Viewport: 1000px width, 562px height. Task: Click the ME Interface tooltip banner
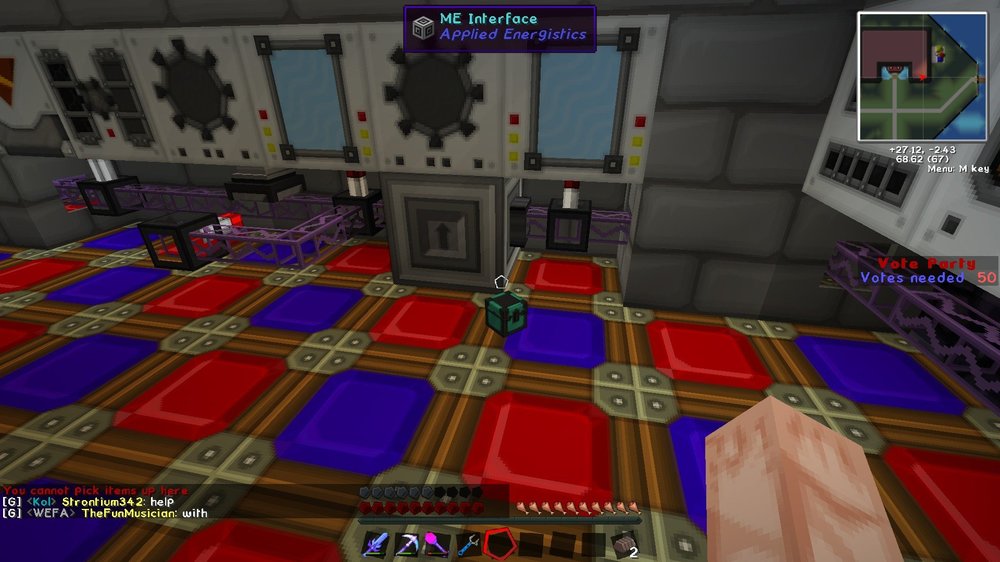tap(500, 28)
